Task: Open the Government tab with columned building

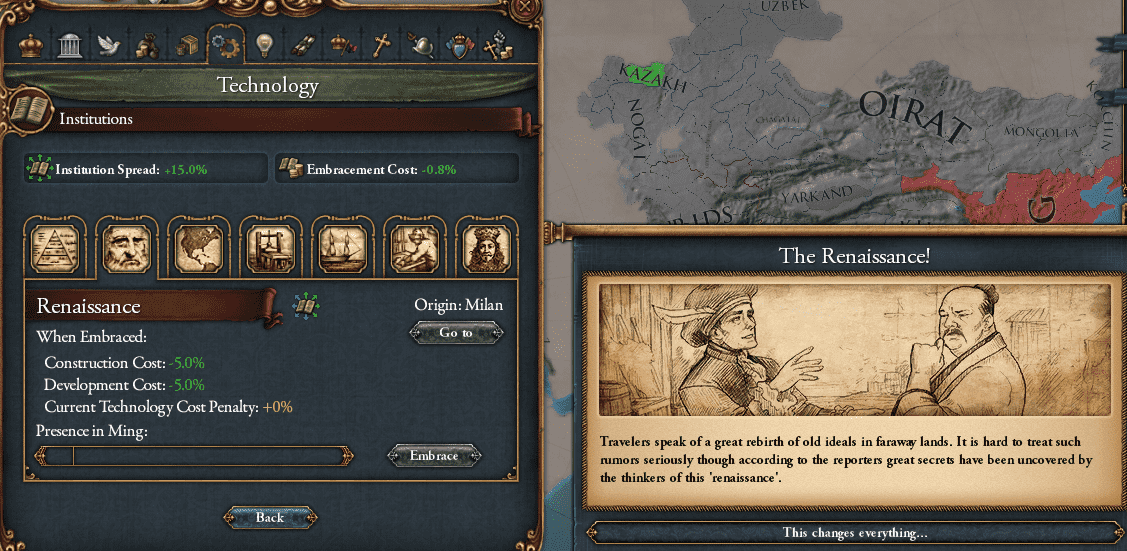Action: click(x=69, y=46)
